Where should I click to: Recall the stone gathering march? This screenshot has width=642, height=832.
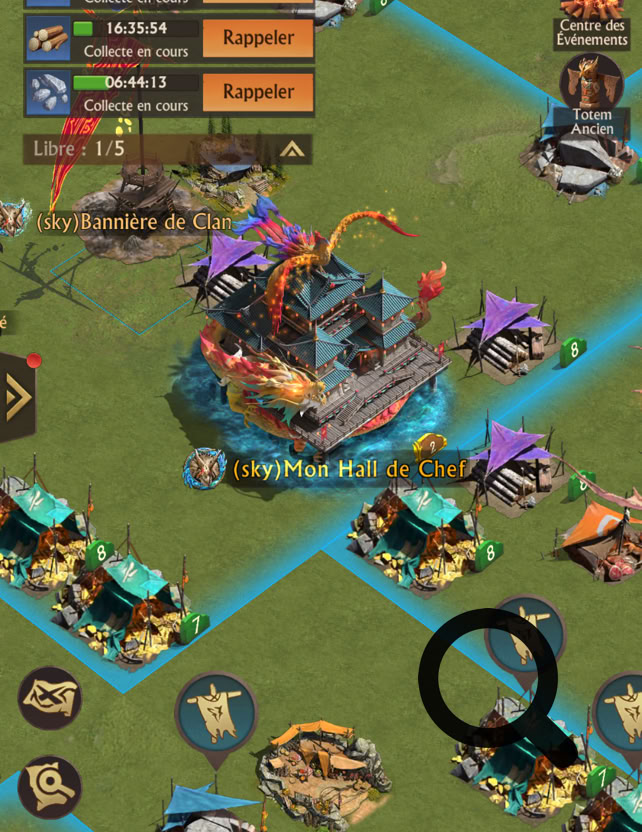258,92
